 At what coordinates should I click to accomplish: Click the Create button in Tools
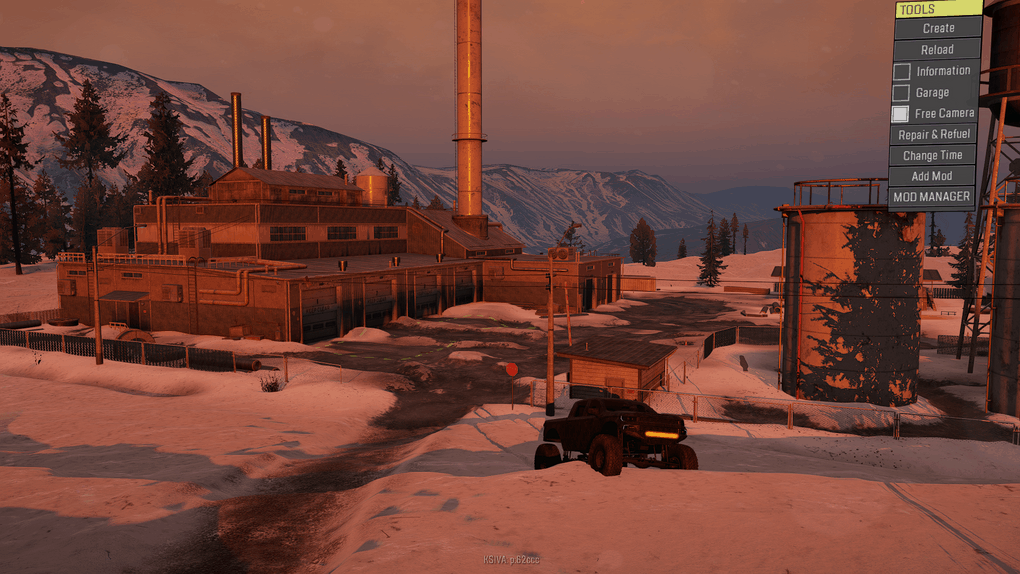click(937, 28)
